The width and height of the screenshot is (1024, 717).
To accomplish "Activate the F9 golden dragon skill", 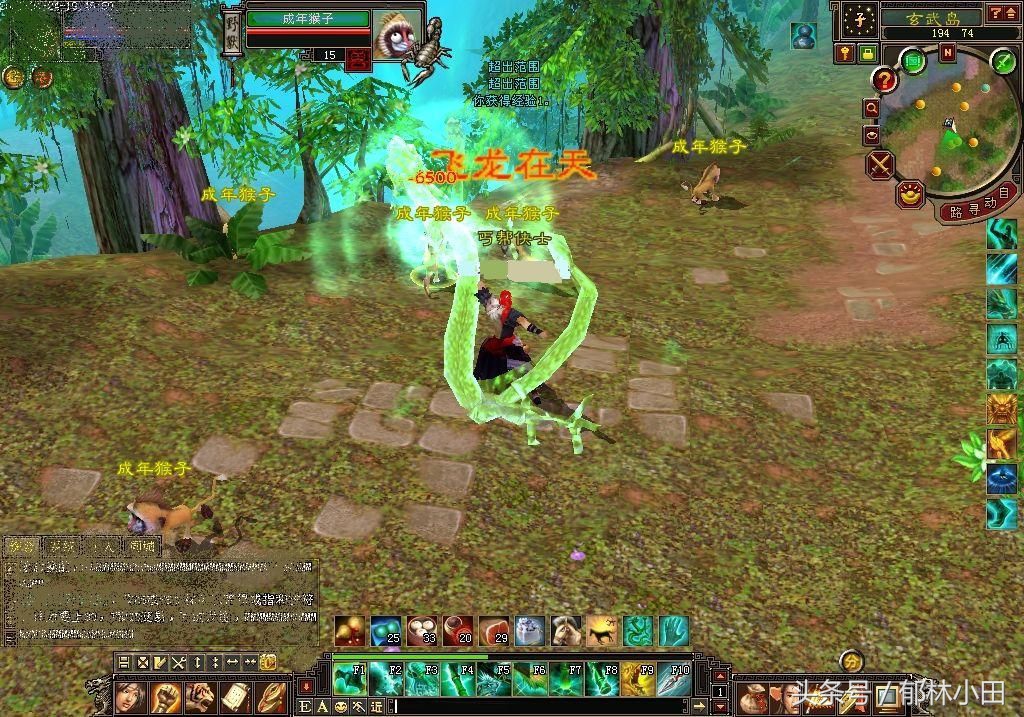I will point(637,679).
